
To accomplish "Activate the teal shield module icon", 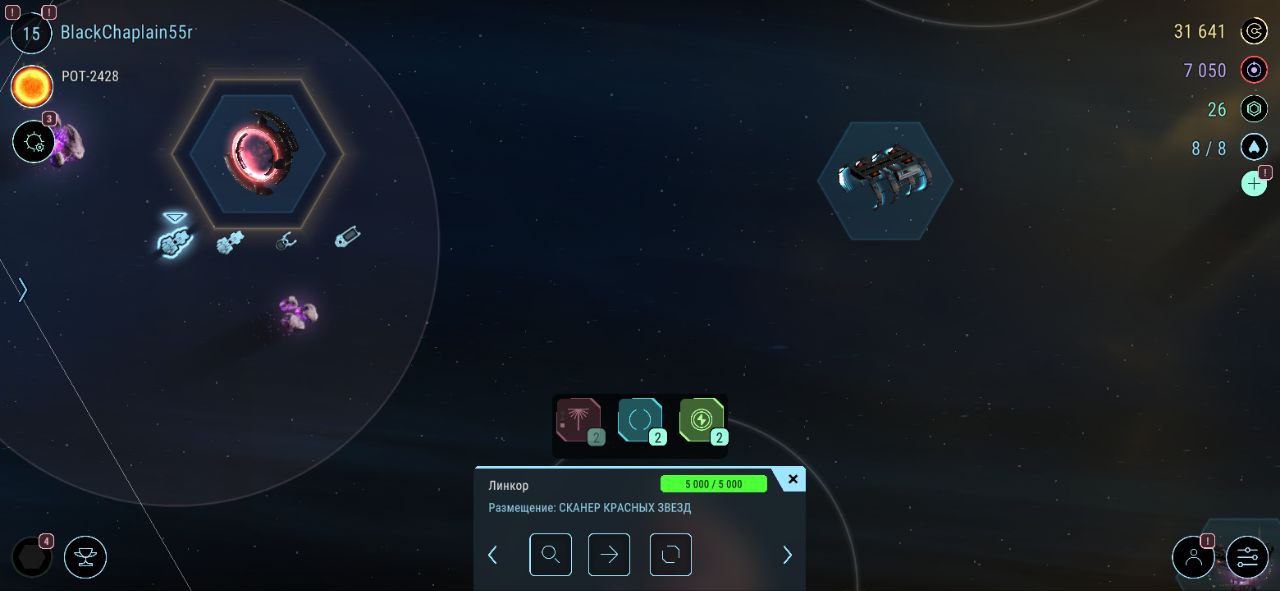I will click(x=640, y=420).
